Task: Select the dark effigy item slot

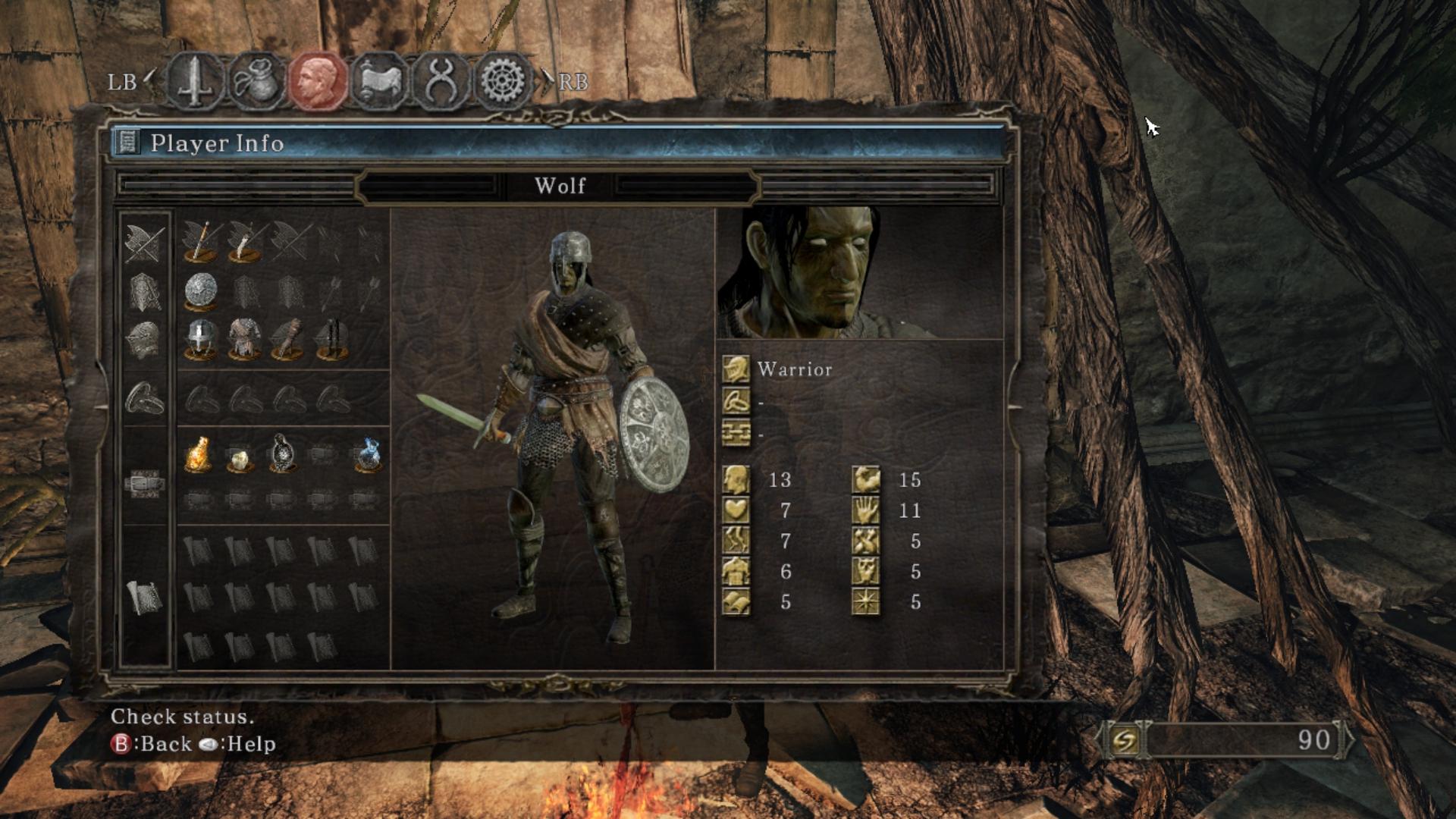Action: coord(281,453)
